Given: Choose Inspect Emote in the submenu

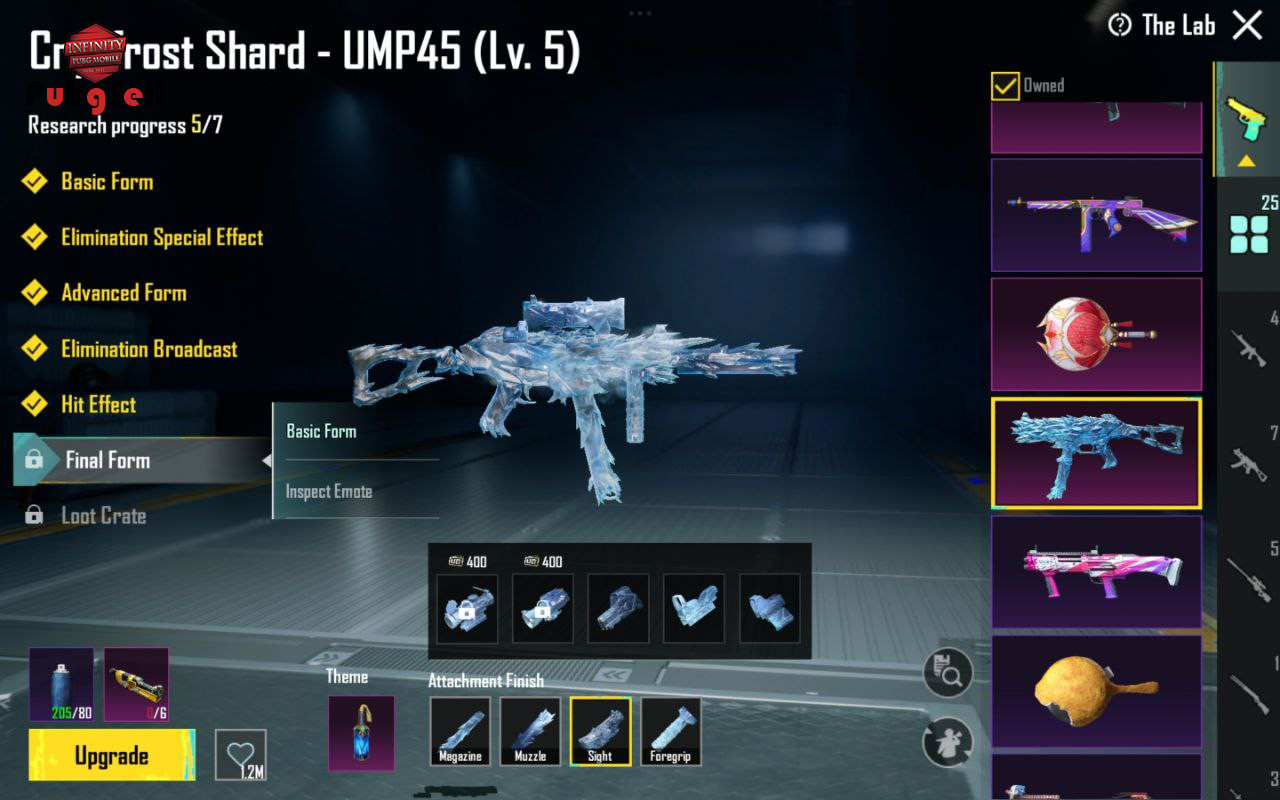Looking at the screenshot, I should [329, 491].
